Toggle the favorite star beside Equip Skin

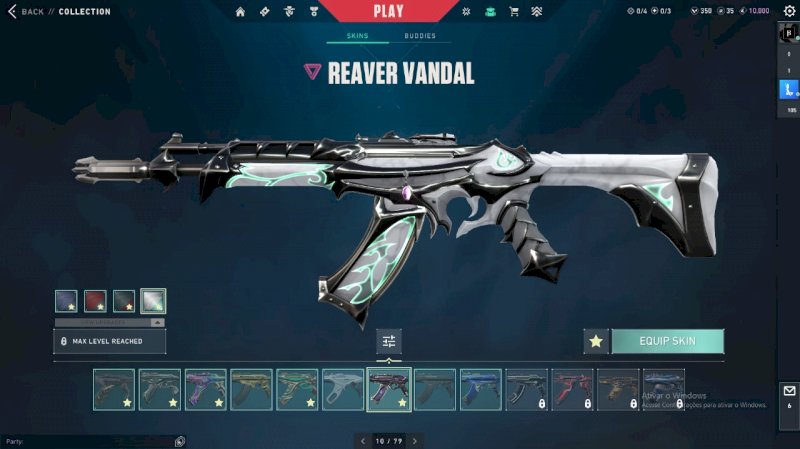pos(596,341)
